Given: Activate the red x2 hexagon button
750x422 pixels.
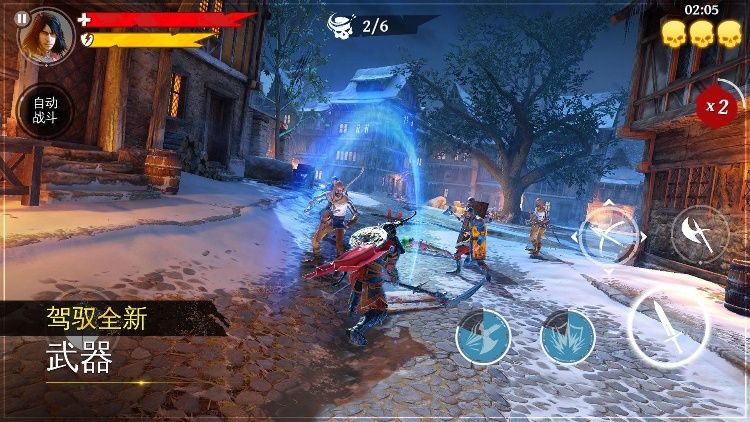Looking at the screenshot, I should (717, 105).
